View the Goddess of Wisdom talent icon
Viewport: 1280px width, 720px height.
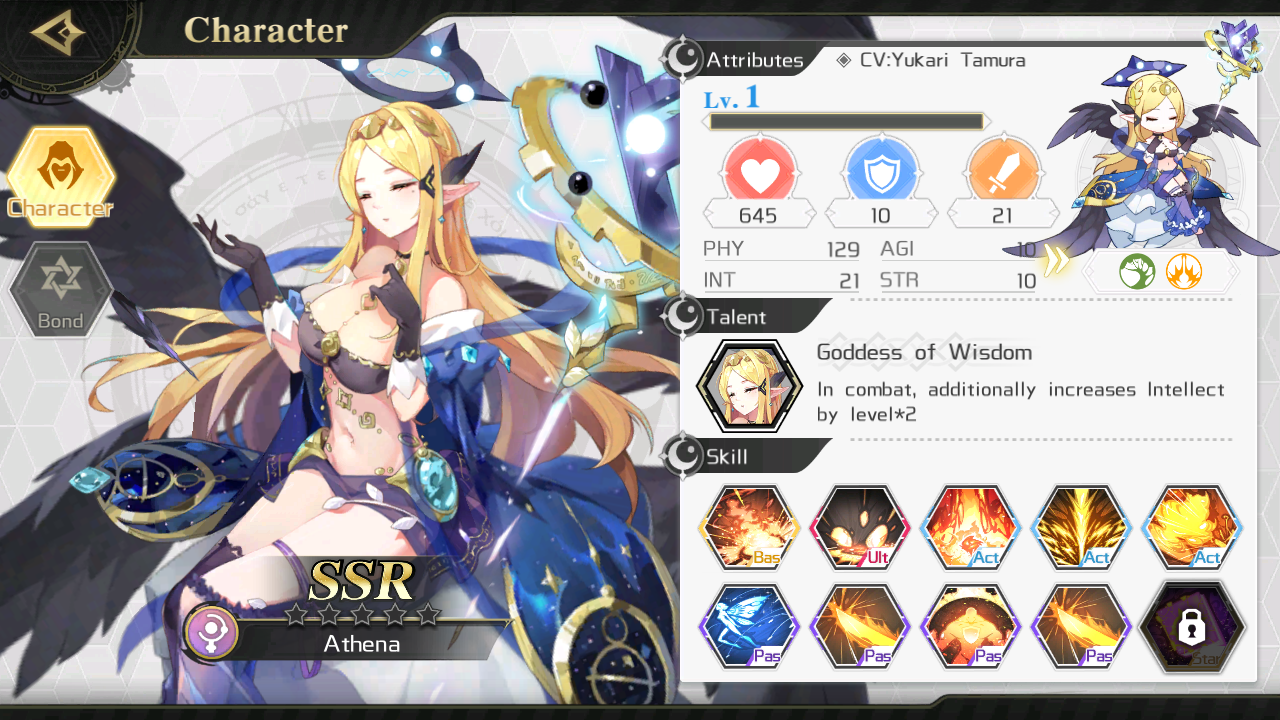coord(749,385)
